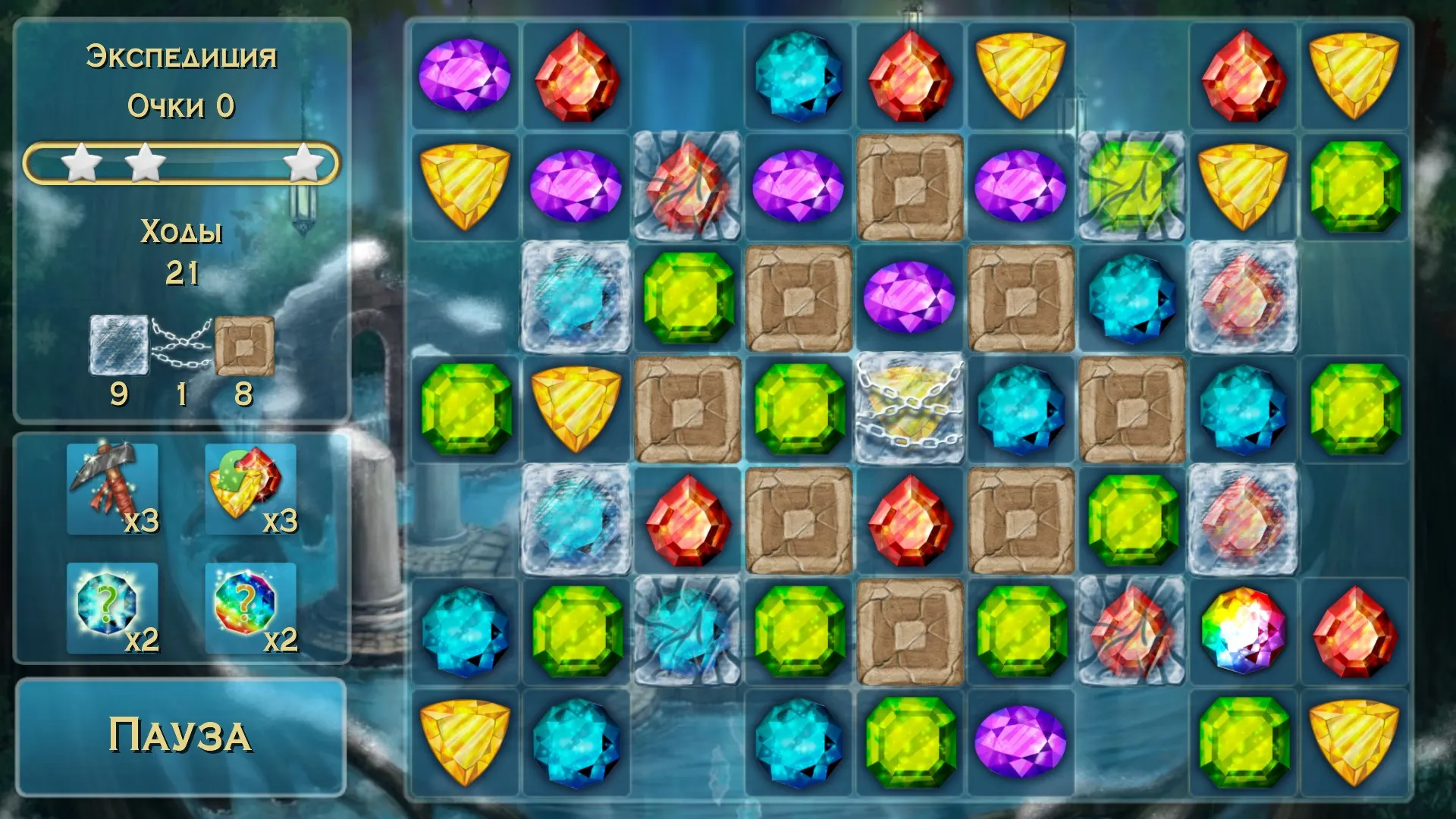Click the chain objective icon showing 1

pyautogui.click(x=182, y=341)
